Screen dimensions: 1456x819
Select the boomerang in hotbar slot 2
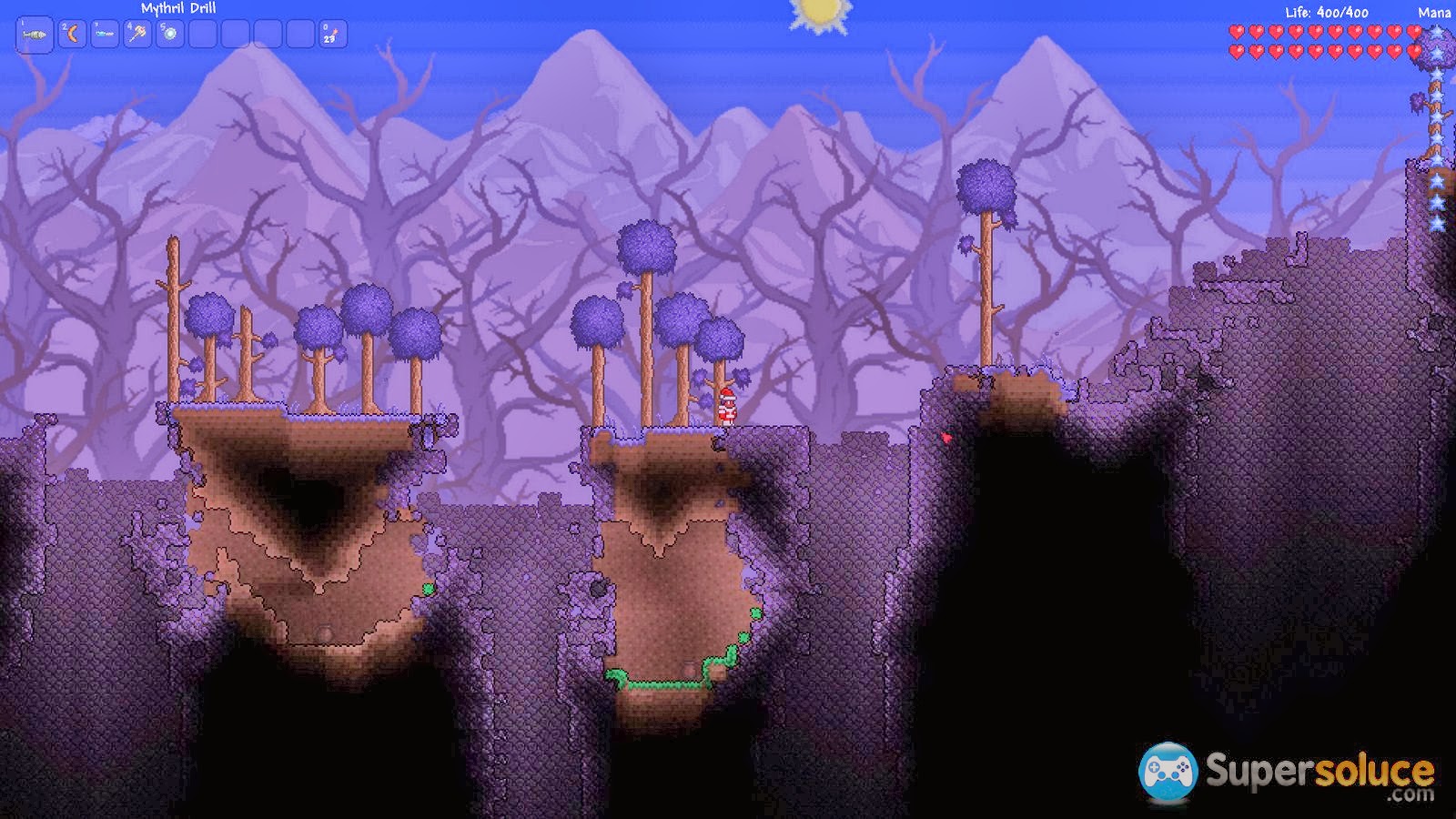[x=72, y=33]
